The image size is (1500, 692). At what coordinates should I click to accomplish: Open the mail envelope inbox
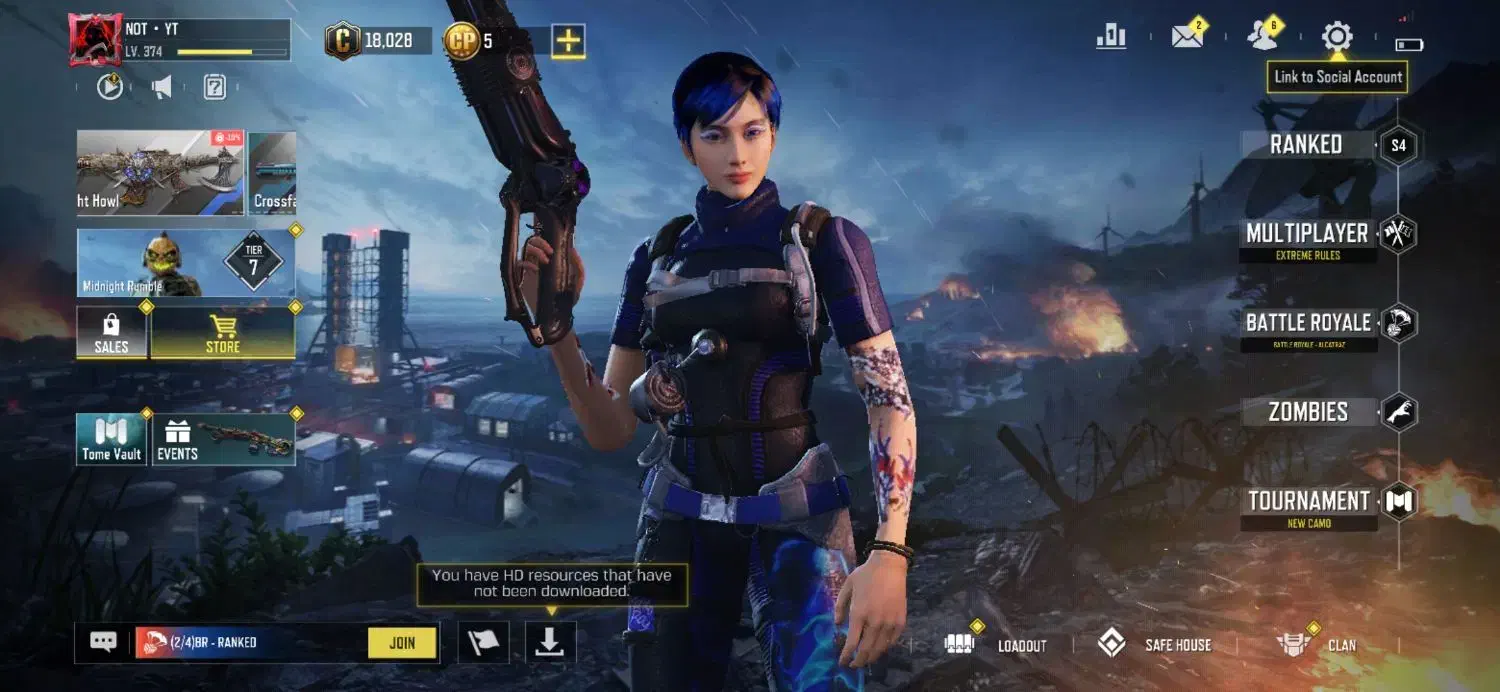[x=1187, y=37]
